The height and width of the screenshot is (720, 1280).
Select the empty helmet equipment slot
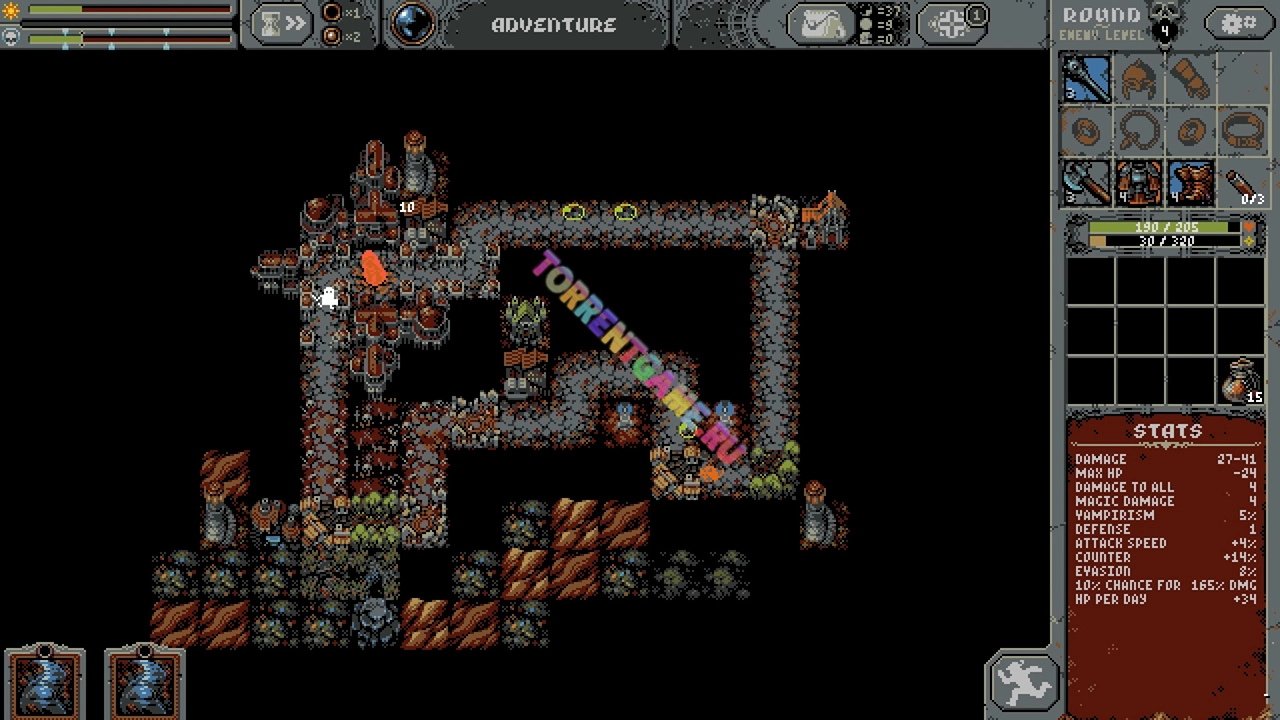pyautogui.click(x=1138, y=79)
